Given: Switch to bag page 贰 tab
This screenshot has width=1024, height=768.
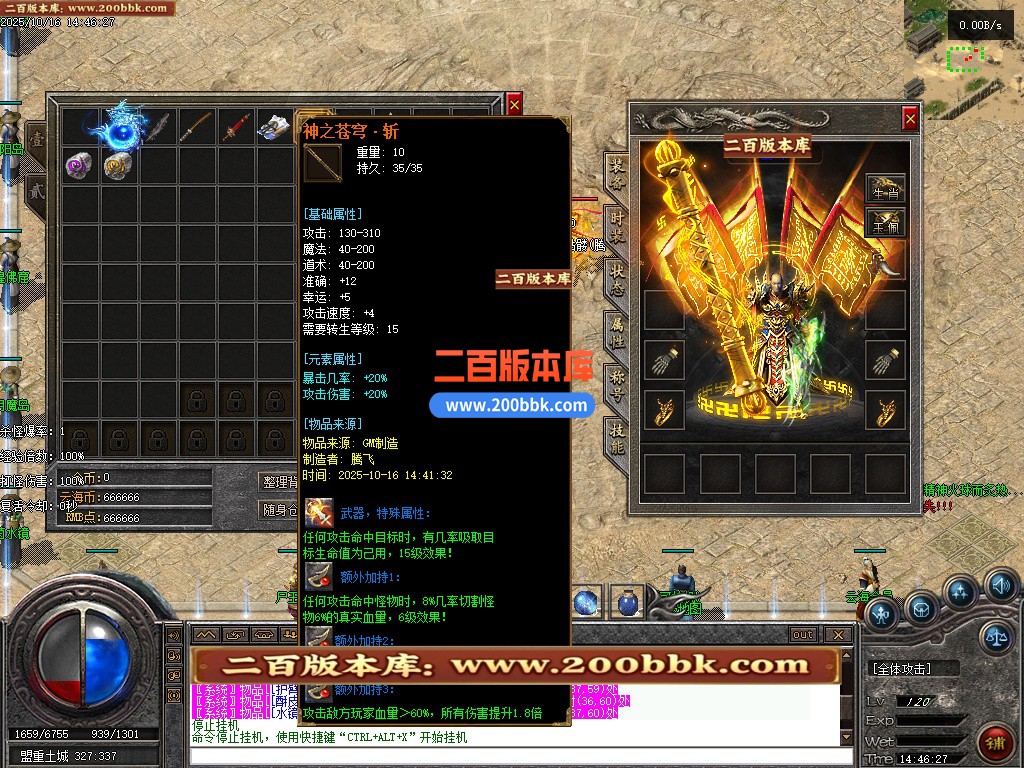Looking at the screenshot, I should pyautogui.click(x=36, y=189).
